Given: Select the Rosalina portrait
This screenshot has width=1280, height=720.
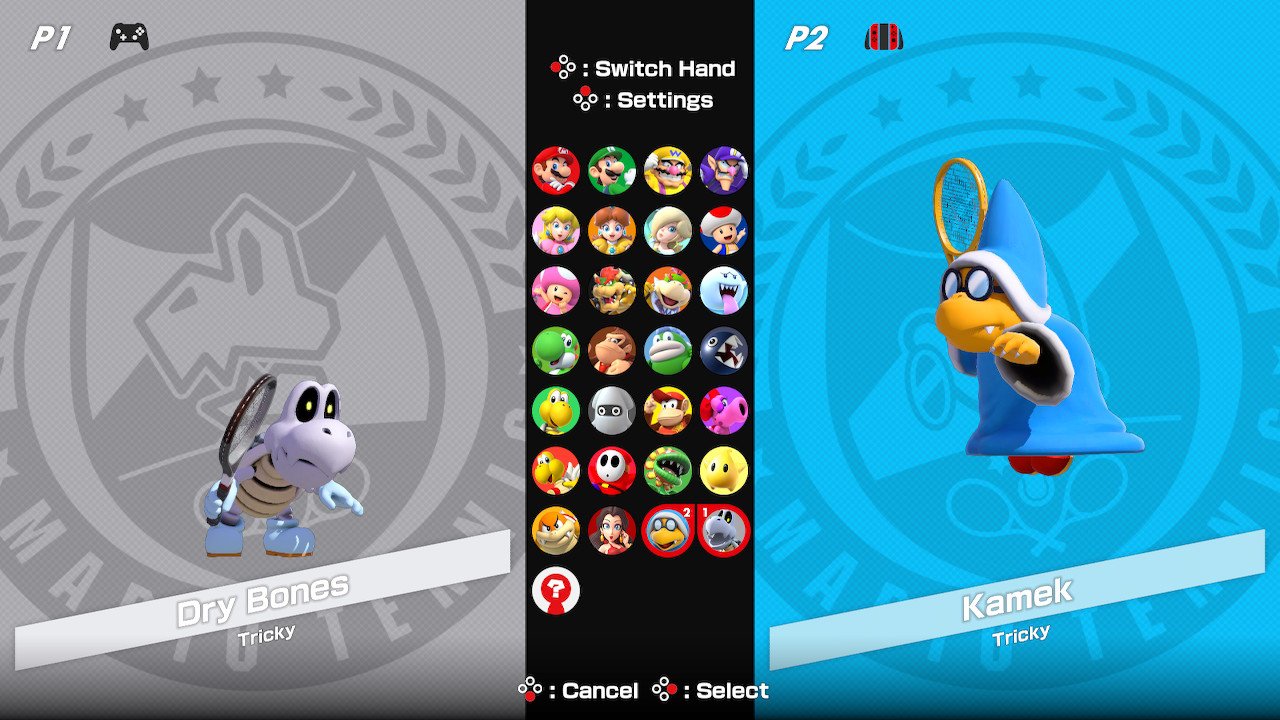Looking at the screenshot, I should coord(668,230).
